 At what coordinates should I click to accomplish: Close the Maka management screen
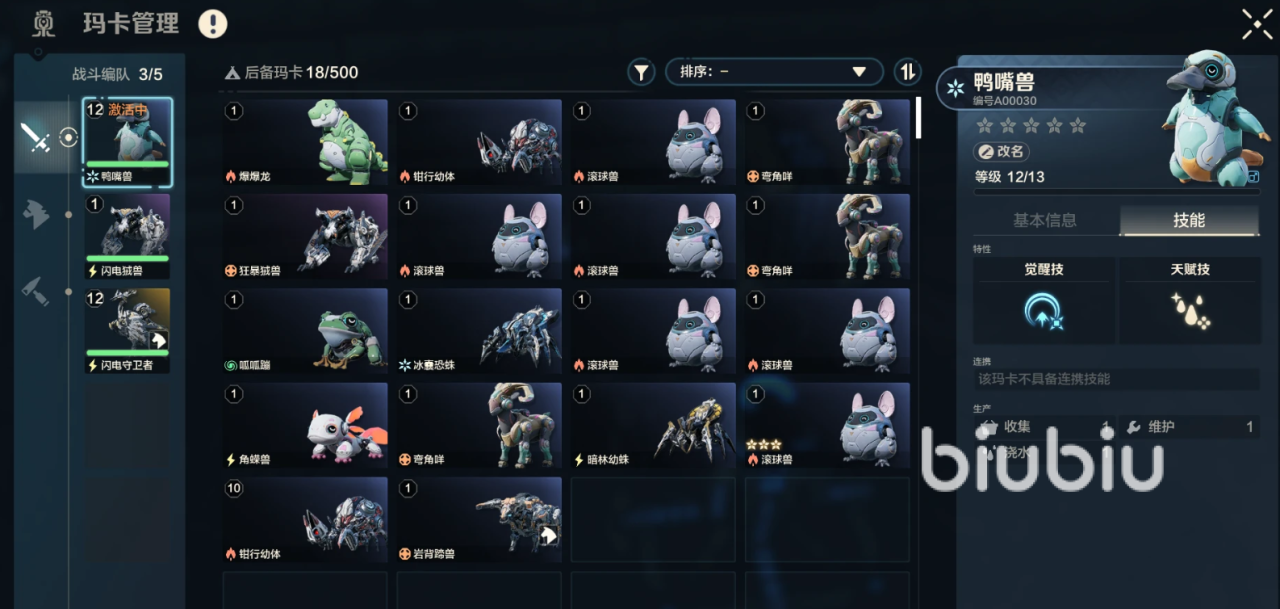[1256, 24]
